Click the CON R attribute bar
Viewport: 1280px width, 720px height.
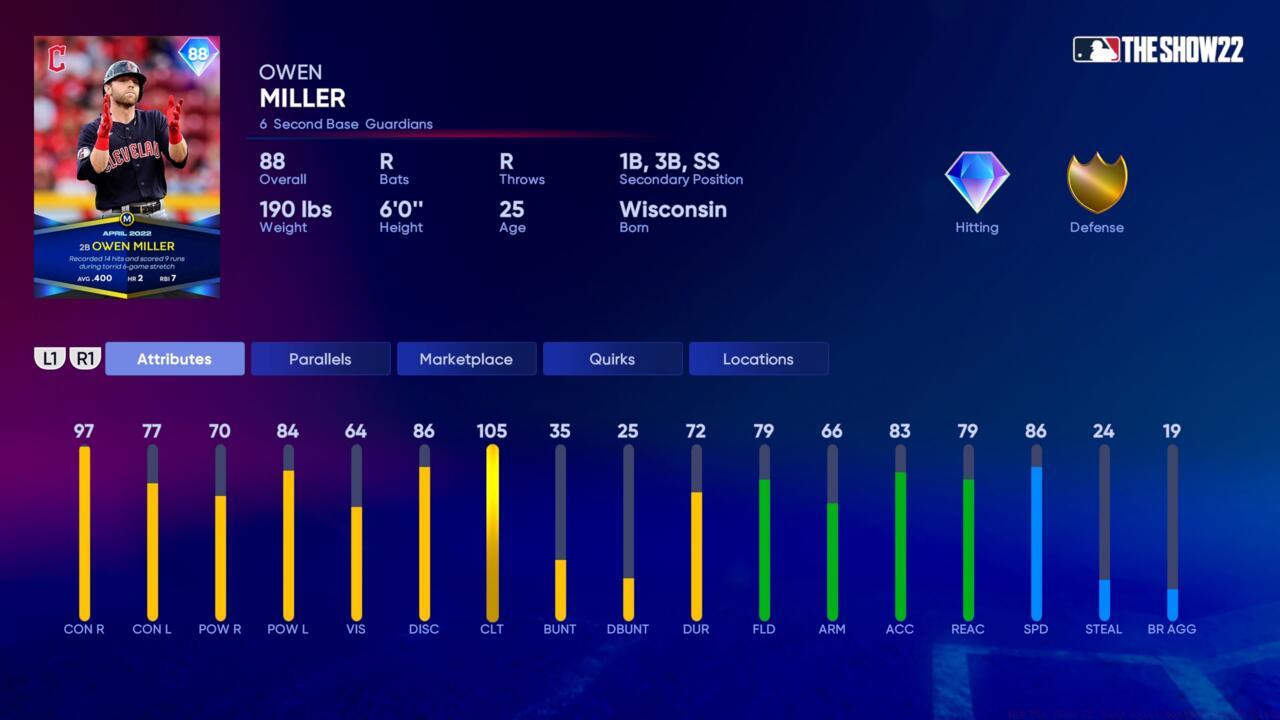coord(84,530)
